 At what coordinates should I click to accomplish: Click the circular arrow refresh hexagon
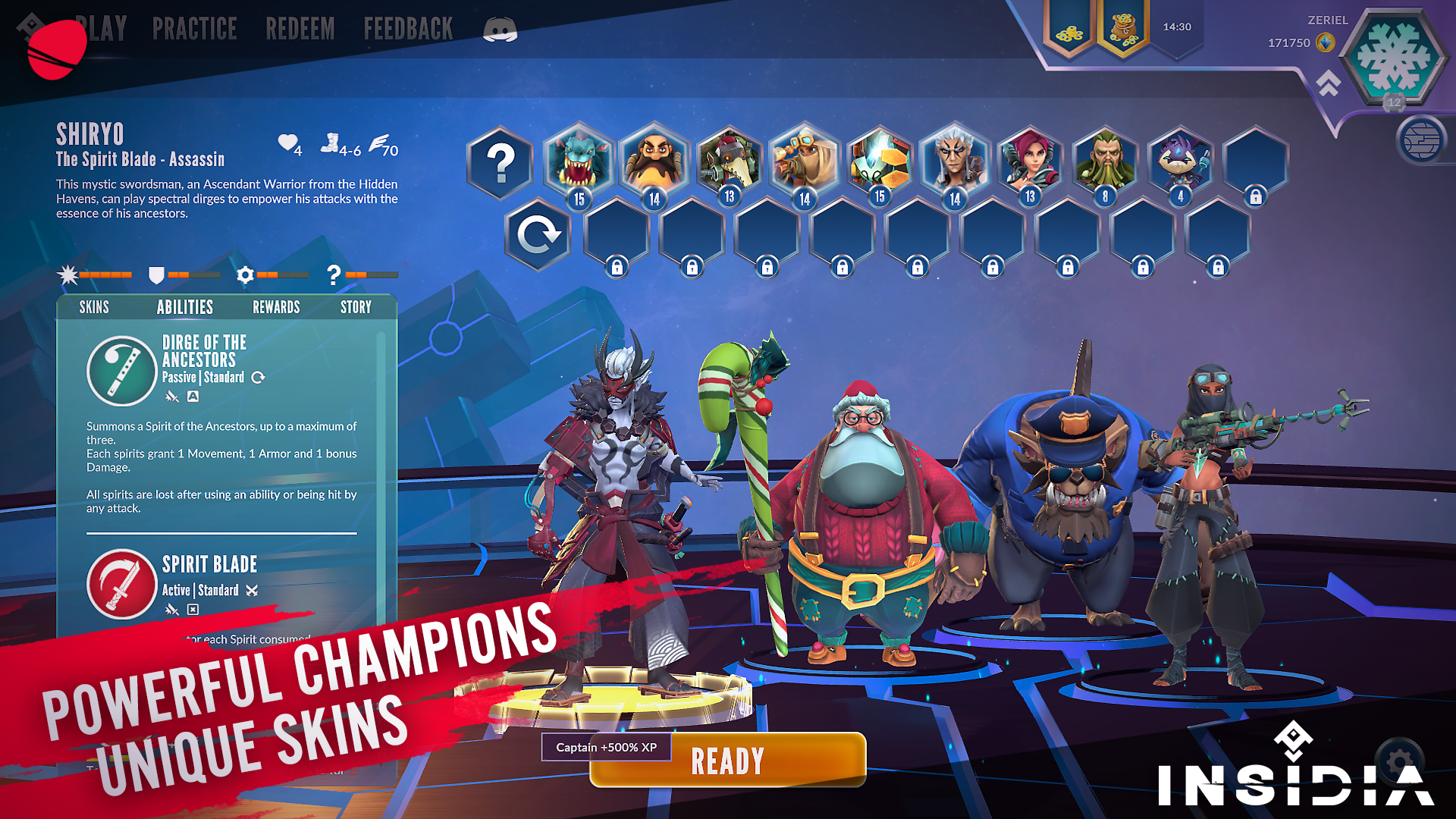pyautogui.click(x=538, y=235)
